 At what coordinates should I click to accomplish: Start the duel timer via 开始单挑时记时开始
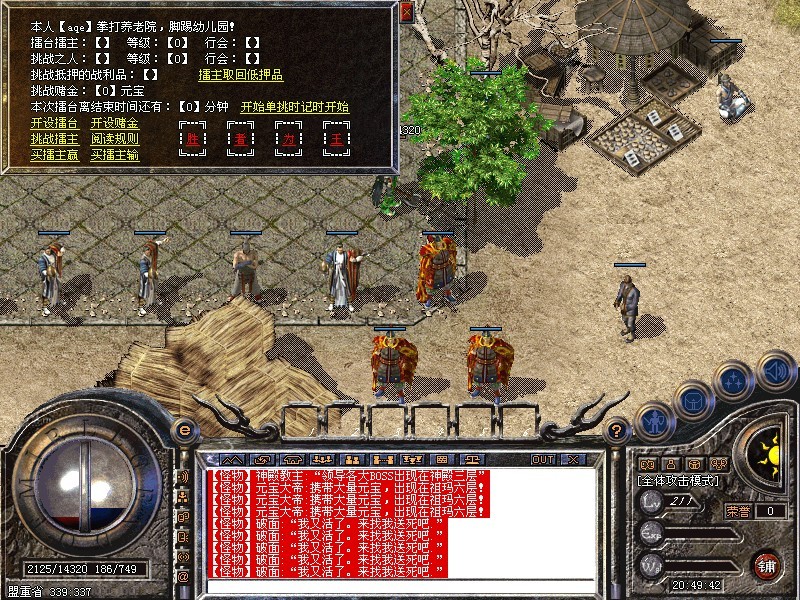click(294, 106)
